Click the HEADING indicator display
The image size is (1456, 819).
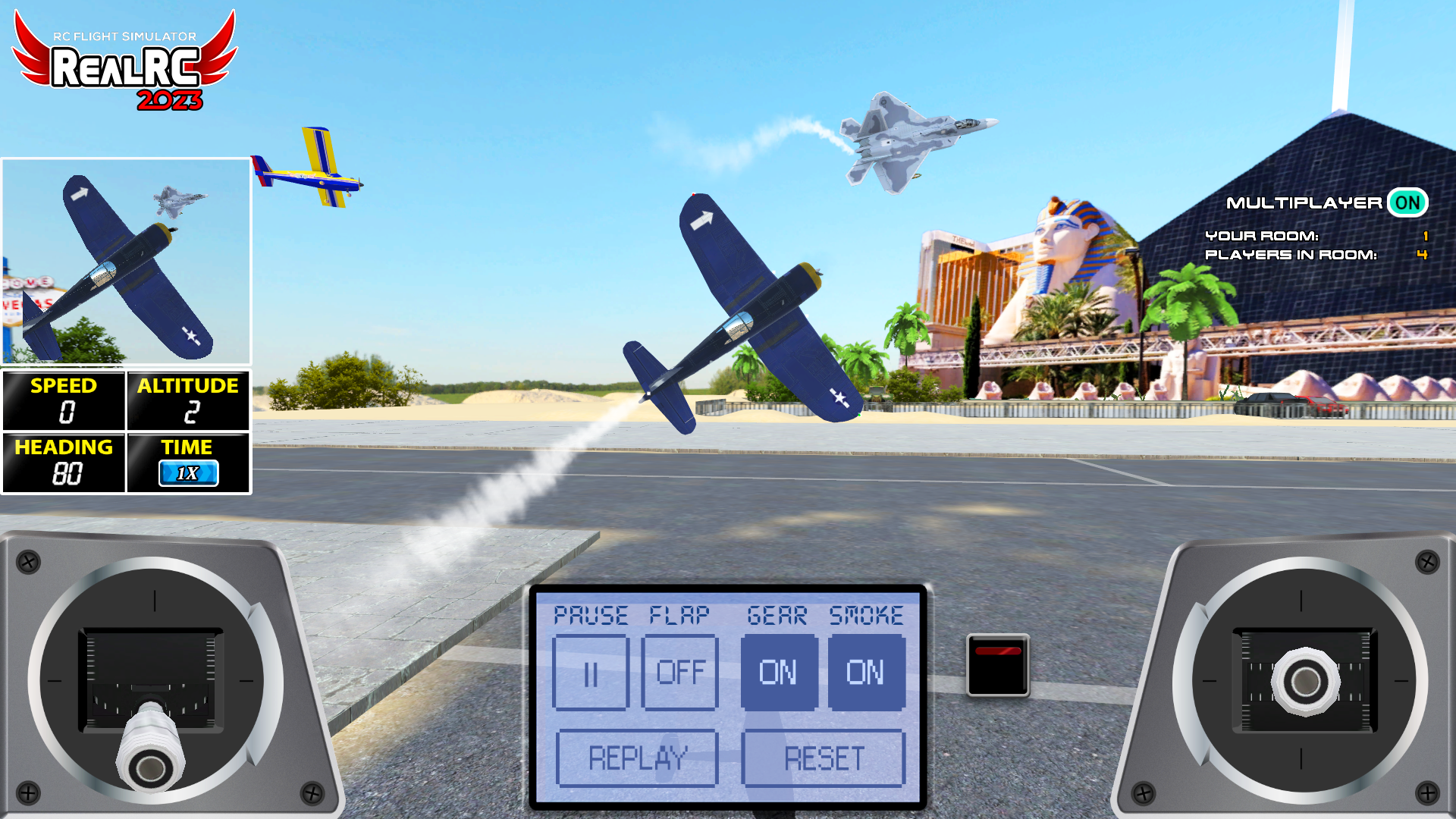click(64, 463)
